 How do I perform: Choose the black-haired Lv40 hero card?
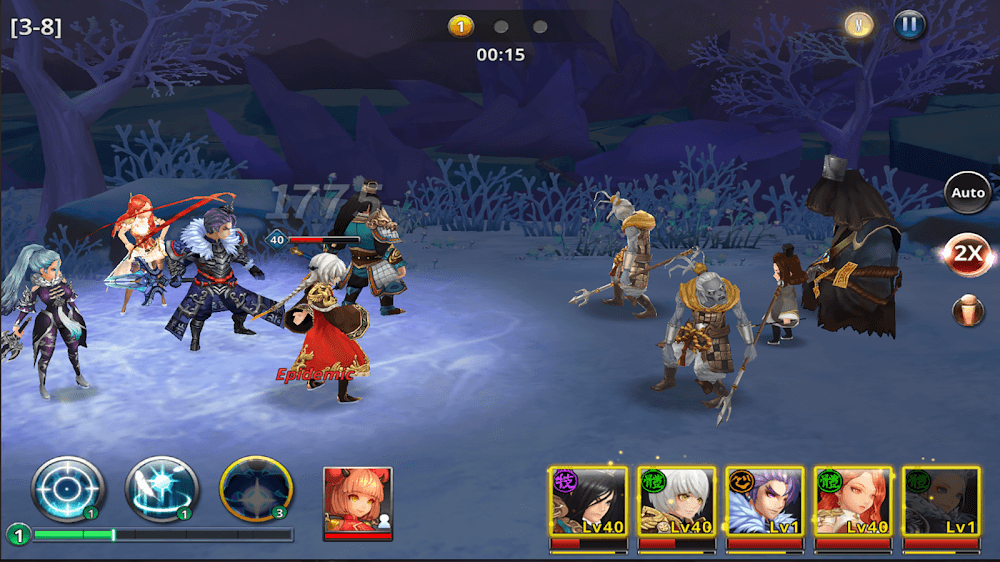click(588, 505)
